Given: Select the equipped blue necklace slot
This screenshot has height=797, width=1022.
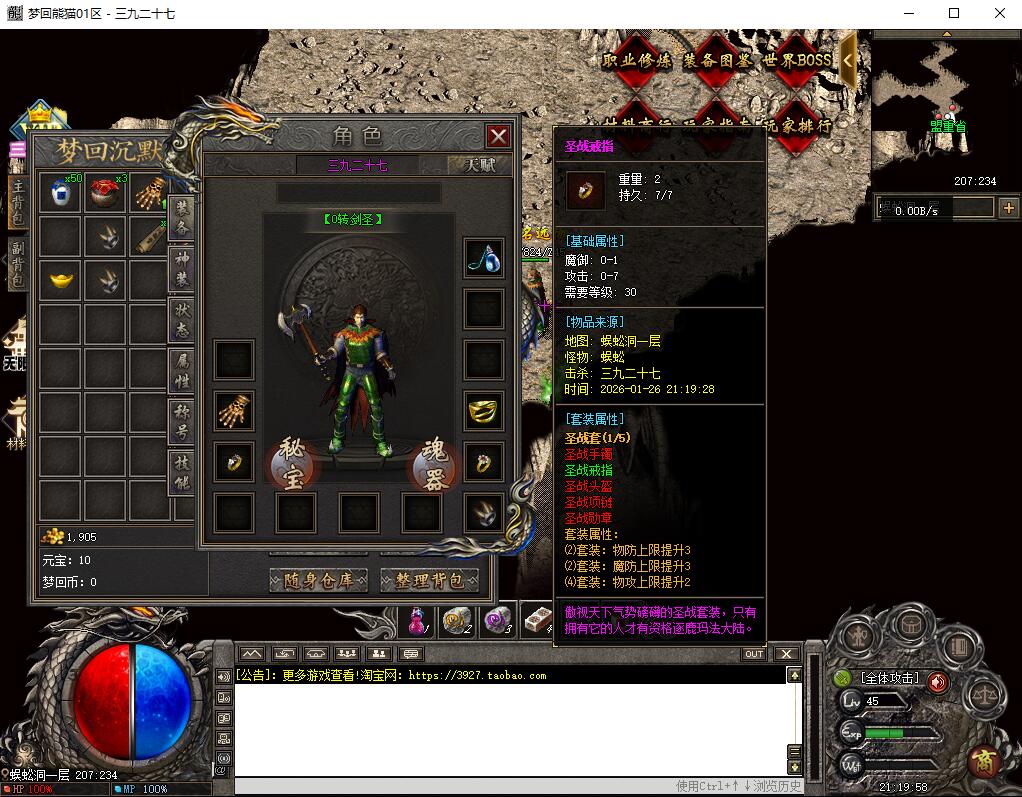Looking at the screenshot, I should tap(484, 258).
